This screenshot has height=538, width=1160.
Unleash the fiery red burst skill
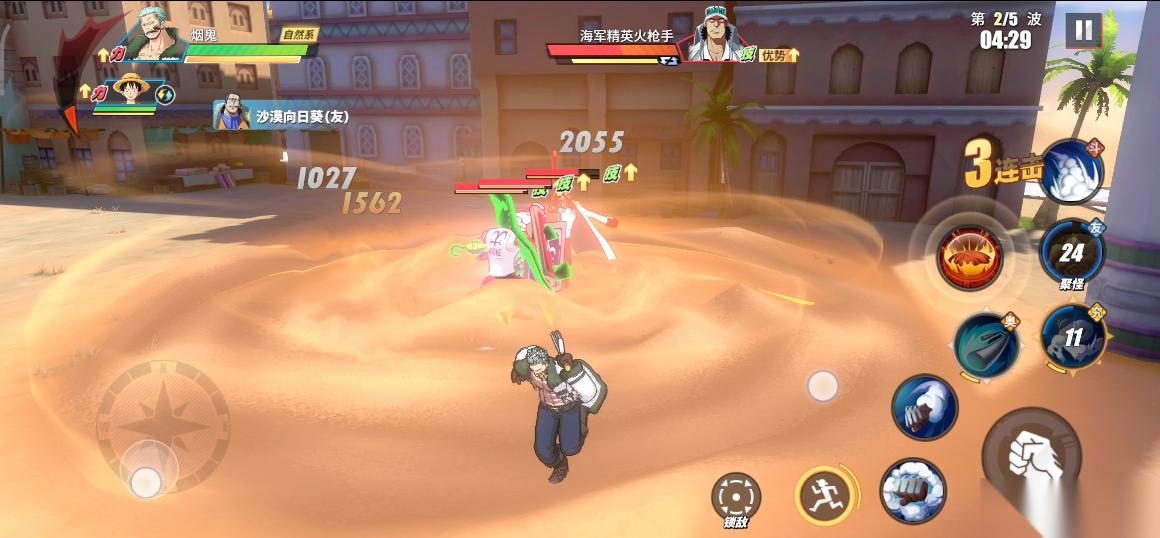[x=969, y=257]
